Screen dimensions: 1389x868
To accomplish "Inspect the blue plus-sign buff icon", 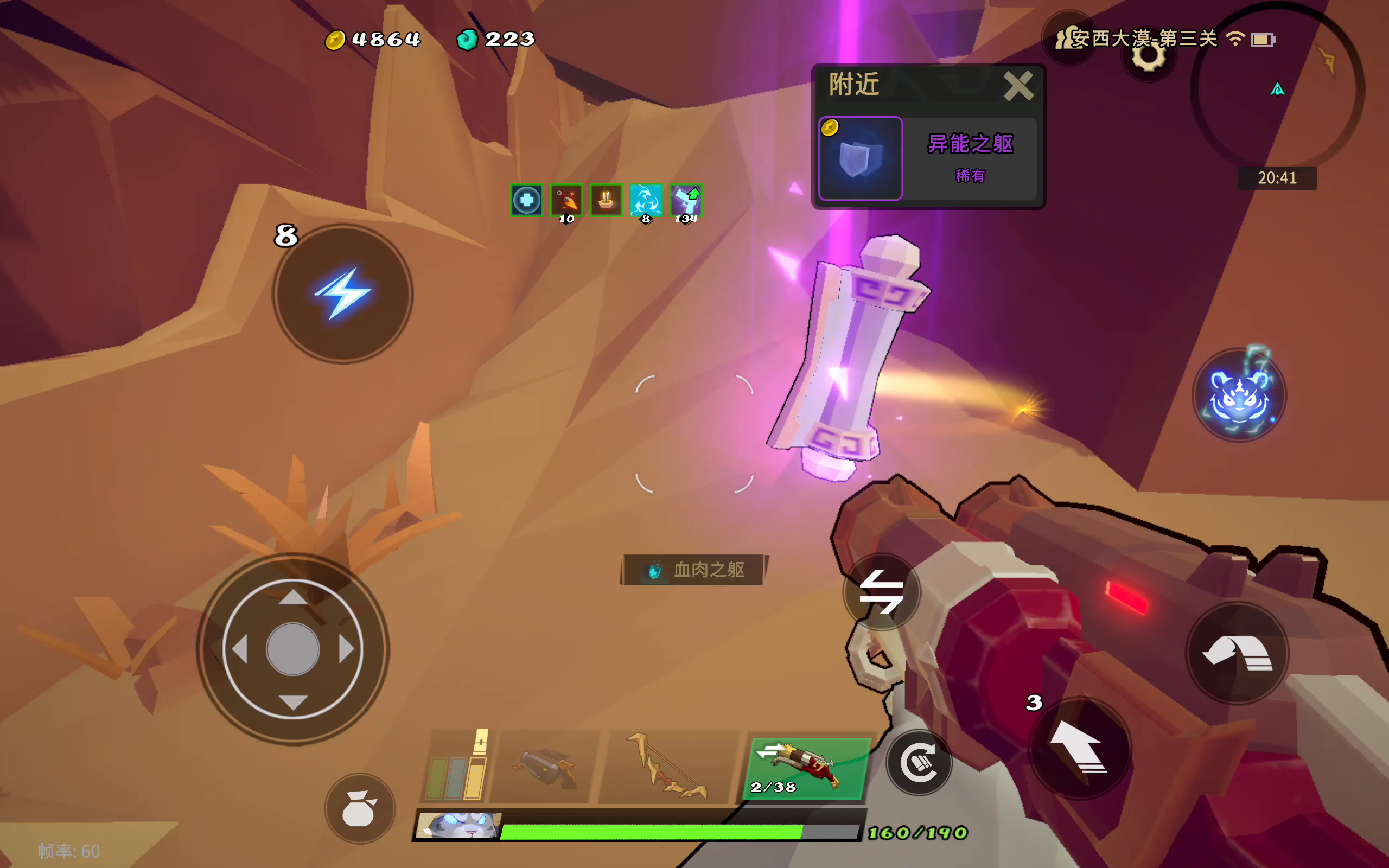I will (526, 200).
